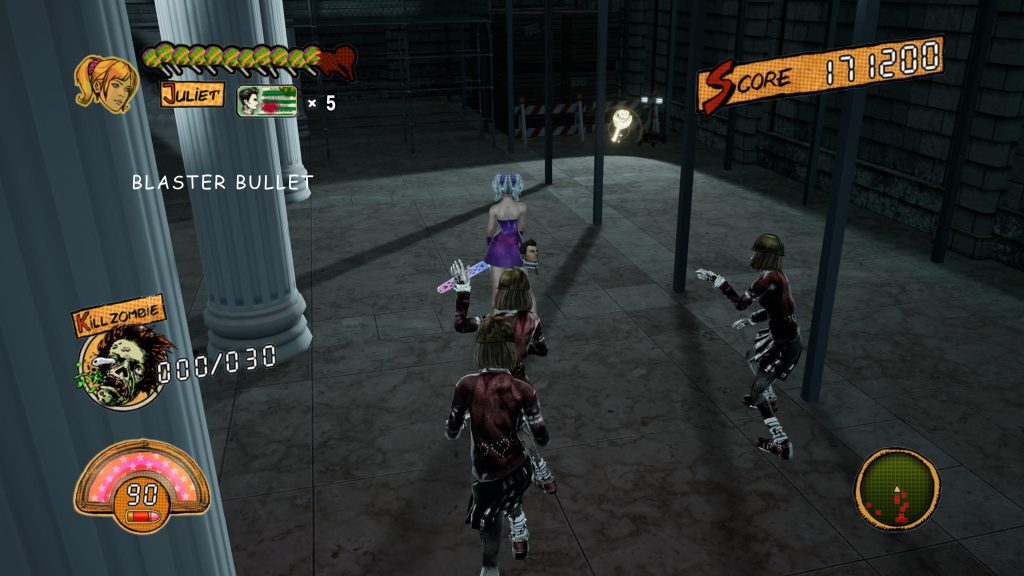Viewport: 1024px width, 576px height.
Task: Open the circular zombie radar minimap
Action: (x=897, y=490)
